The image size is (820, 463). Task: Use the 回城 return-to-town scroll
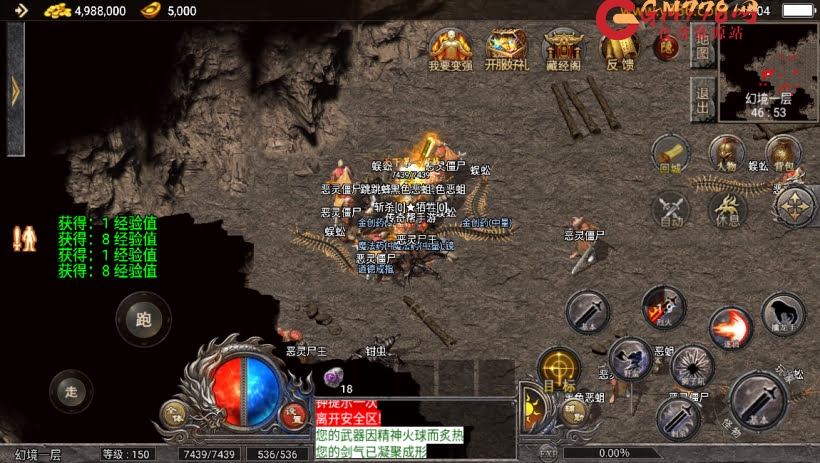(671, 154)
